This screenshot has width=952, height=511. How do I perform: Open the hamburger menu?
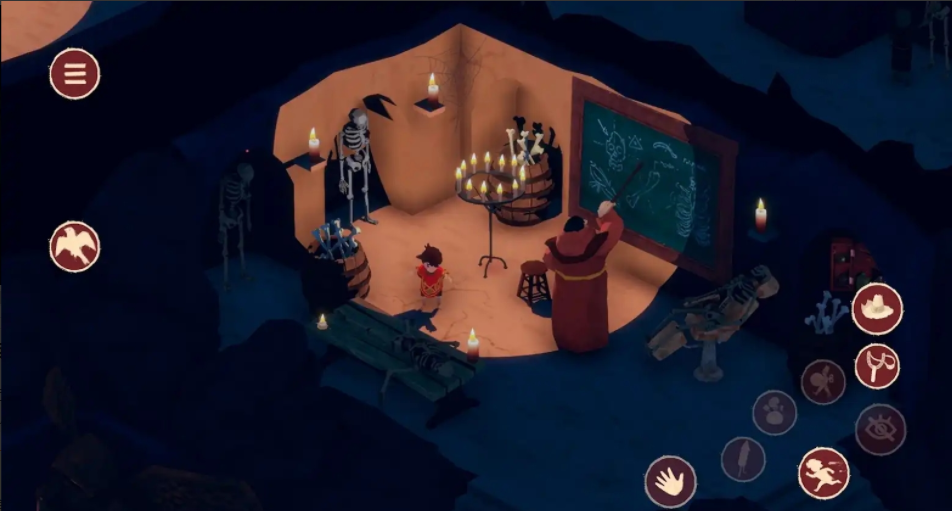click(x=75, y=74)
